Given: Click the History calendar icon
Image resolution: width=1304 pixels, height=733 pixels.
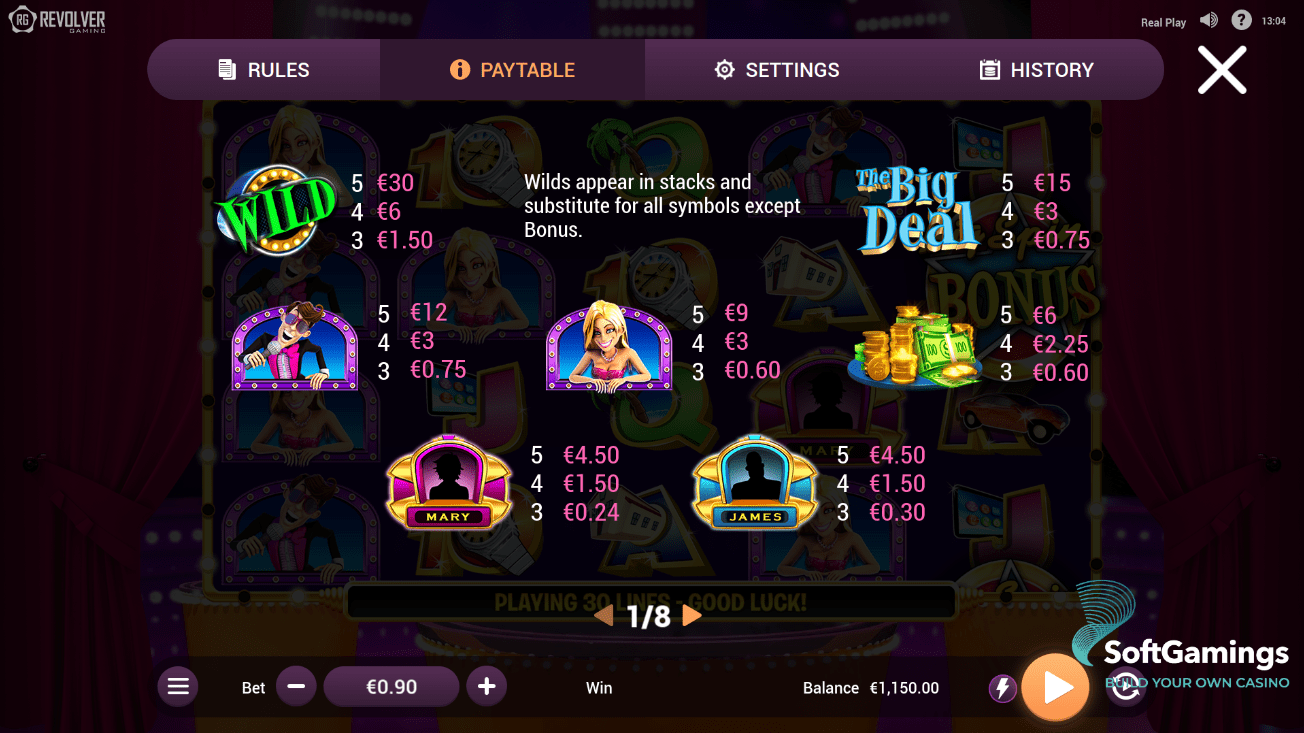Looking at the screenshot, I should pos(990,69).
